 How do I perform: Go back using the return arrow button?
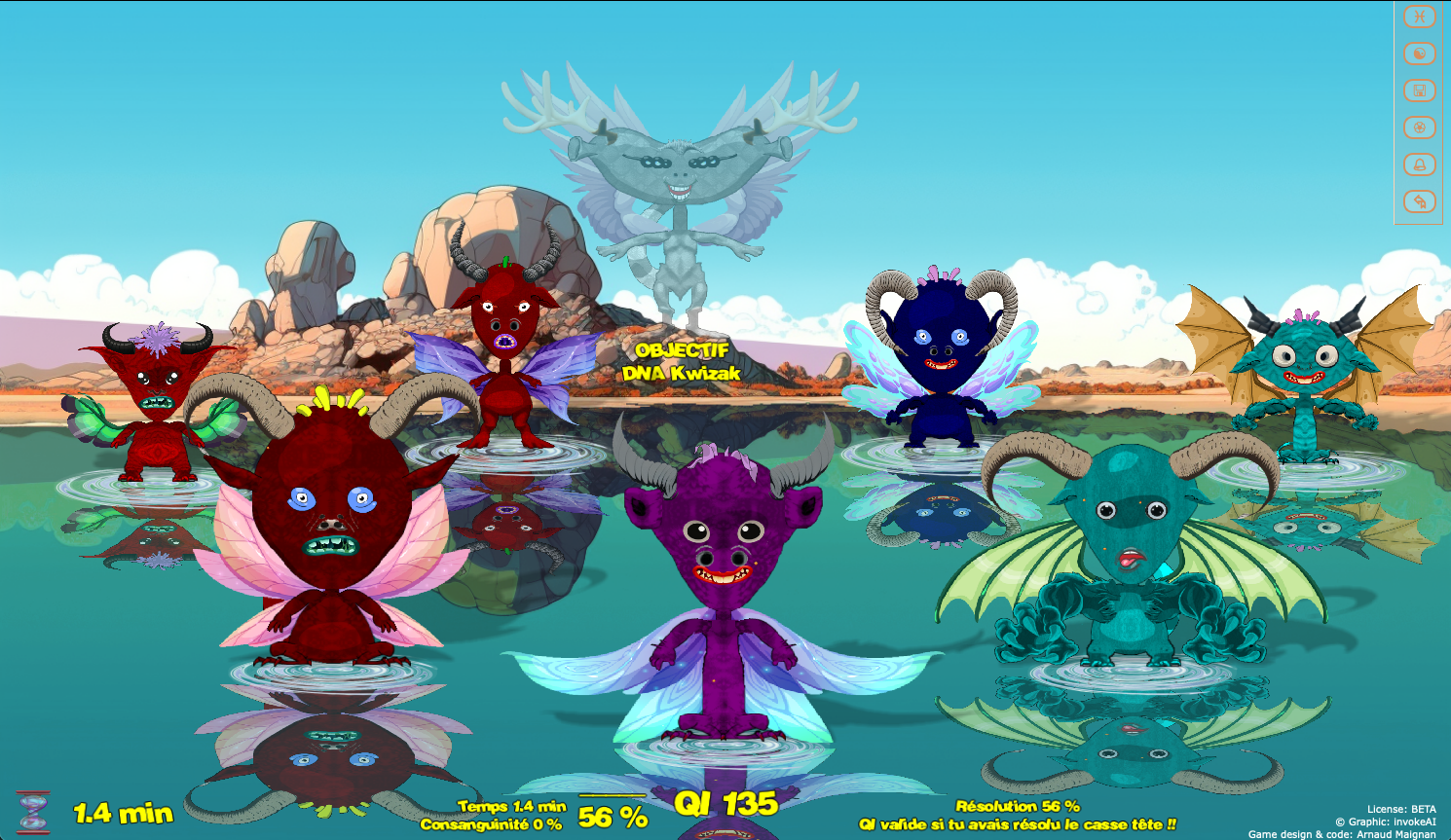[x=1420, y=201]
